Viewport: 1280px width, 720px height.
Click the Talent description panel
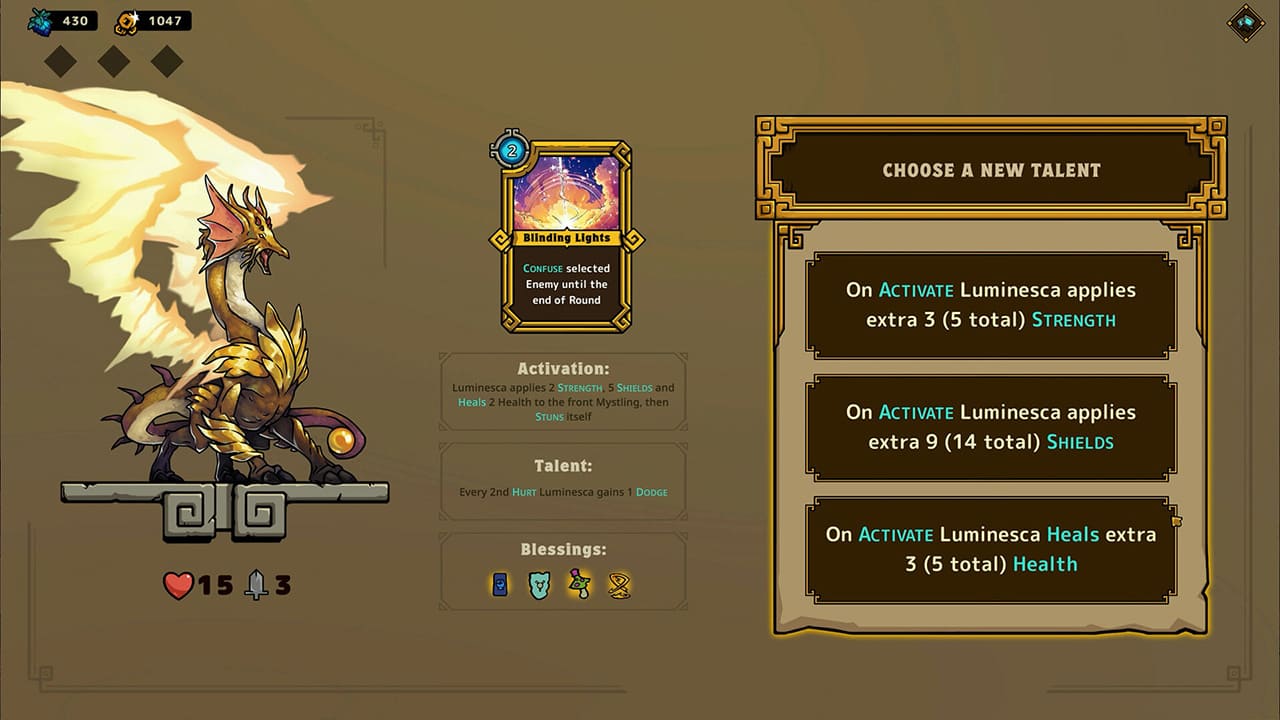563,479
